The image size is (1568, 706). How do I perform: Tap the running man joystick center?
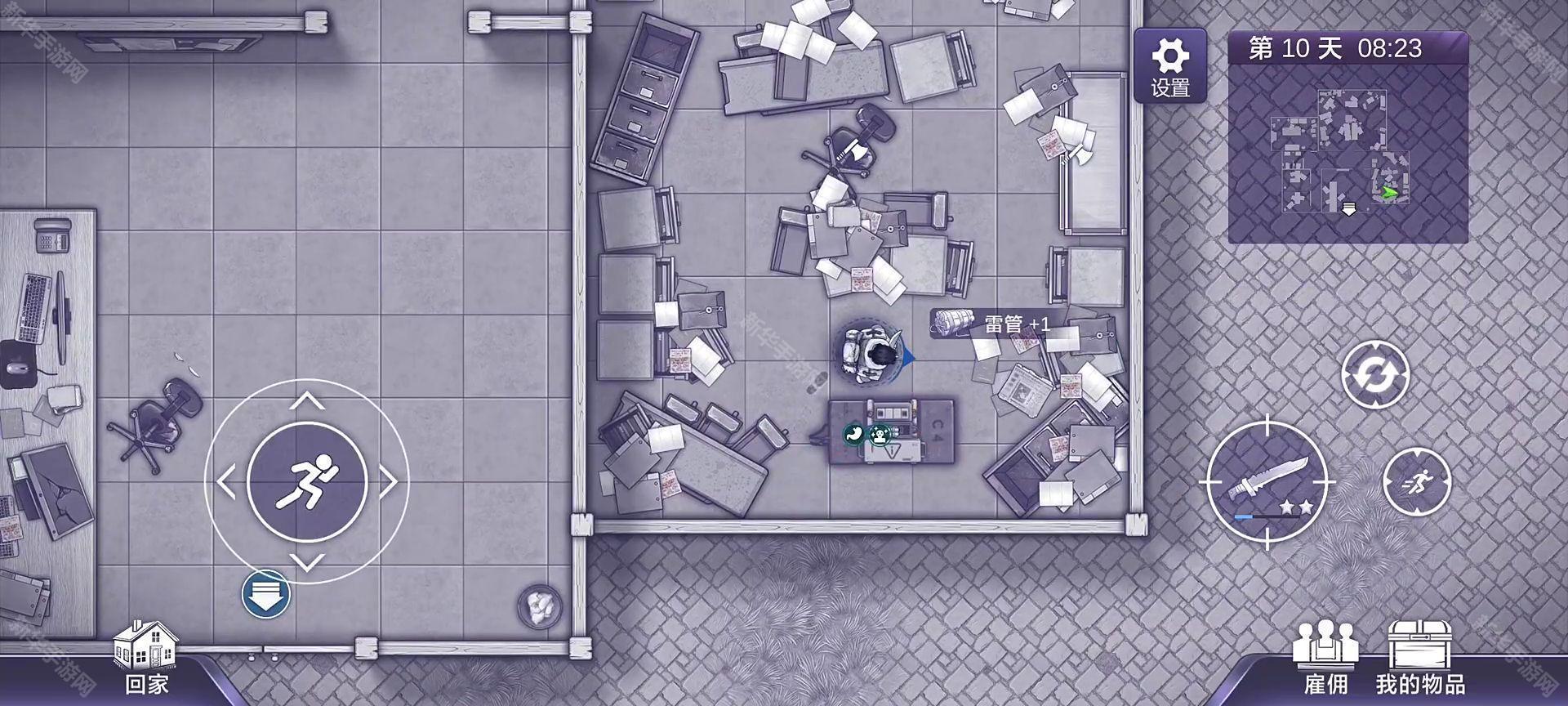[x=306, y=482]
